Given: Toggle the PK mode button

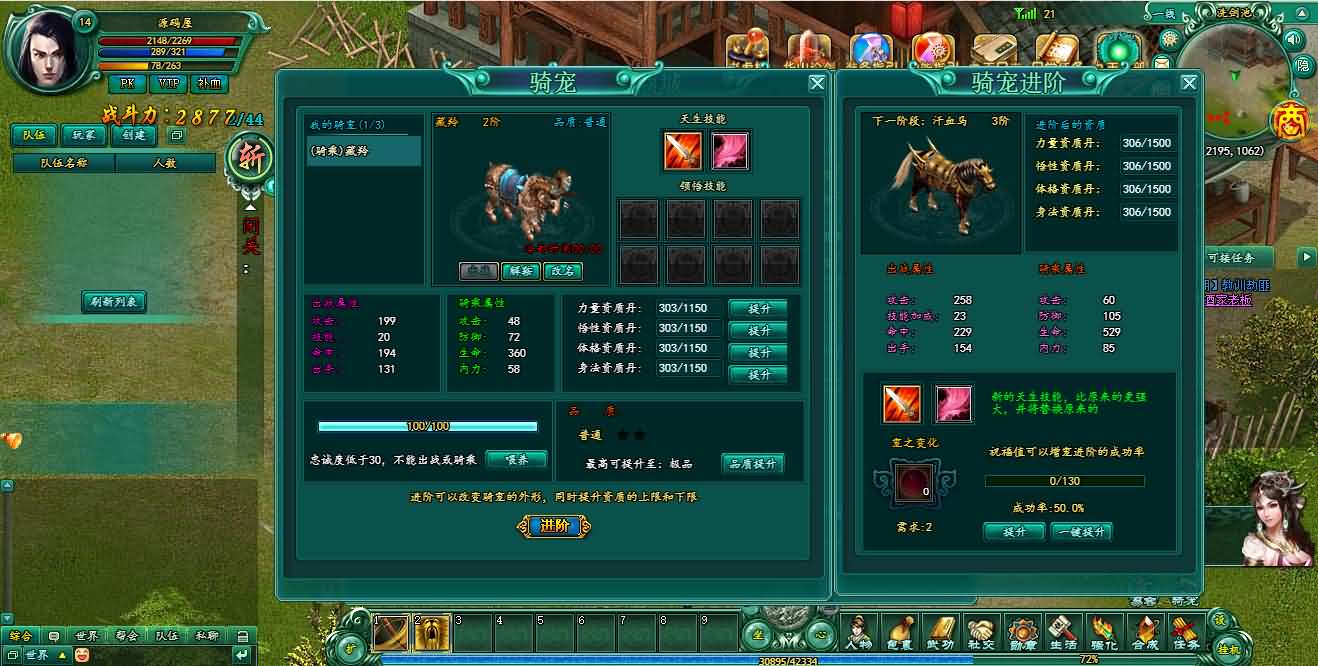Looking at the screenshot, I should [127, 84].
